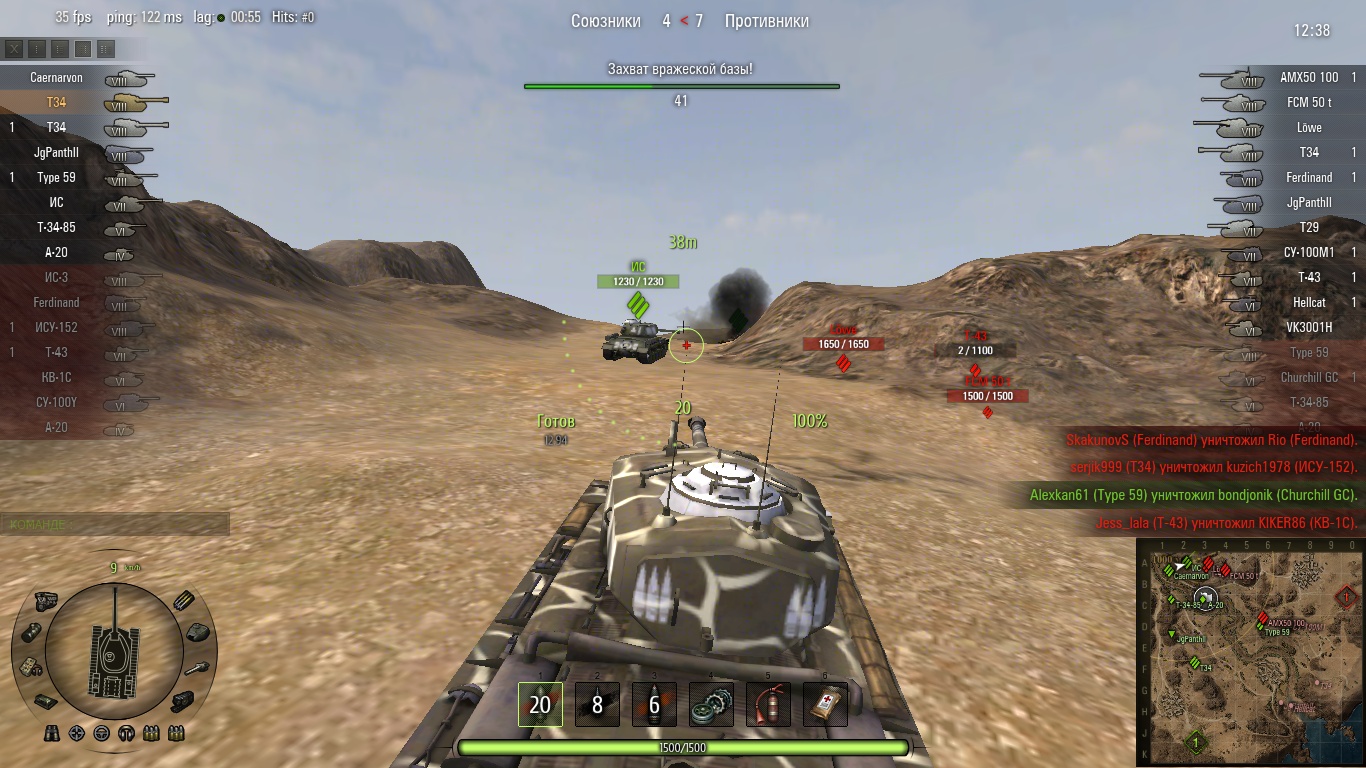Use the repair kit consumable
This screenshot has height=768, width=1366.
[x=711, y=705]
